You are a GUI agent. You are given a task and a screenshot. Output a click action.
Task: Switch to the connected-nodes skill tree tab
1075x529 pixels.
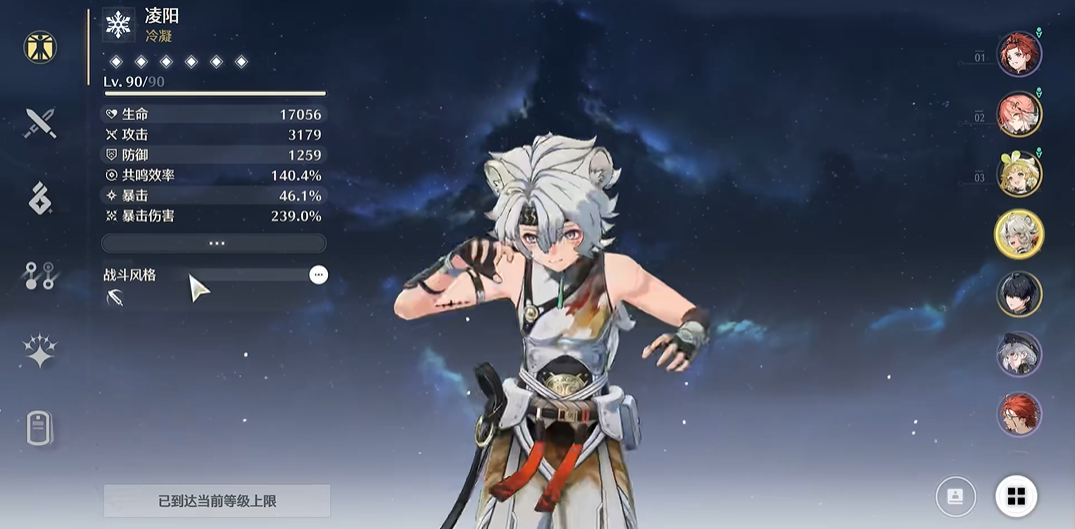point(40,276)
